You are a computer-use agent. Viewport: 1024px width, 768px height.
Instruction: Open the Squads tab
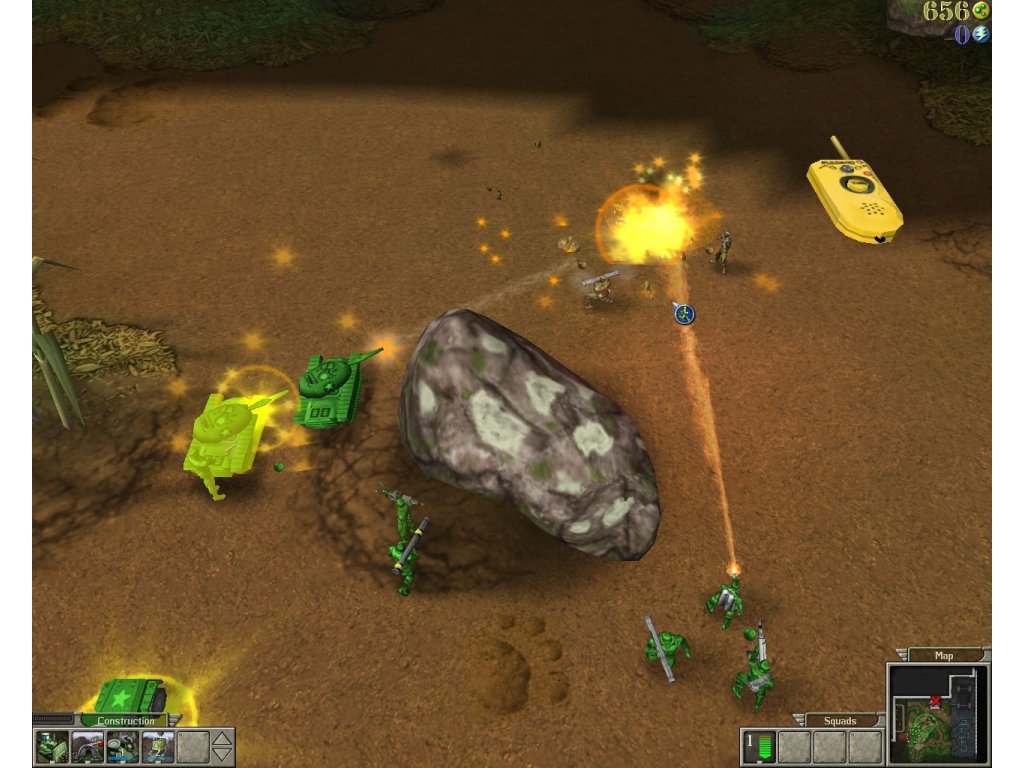[x=839, y=720]
